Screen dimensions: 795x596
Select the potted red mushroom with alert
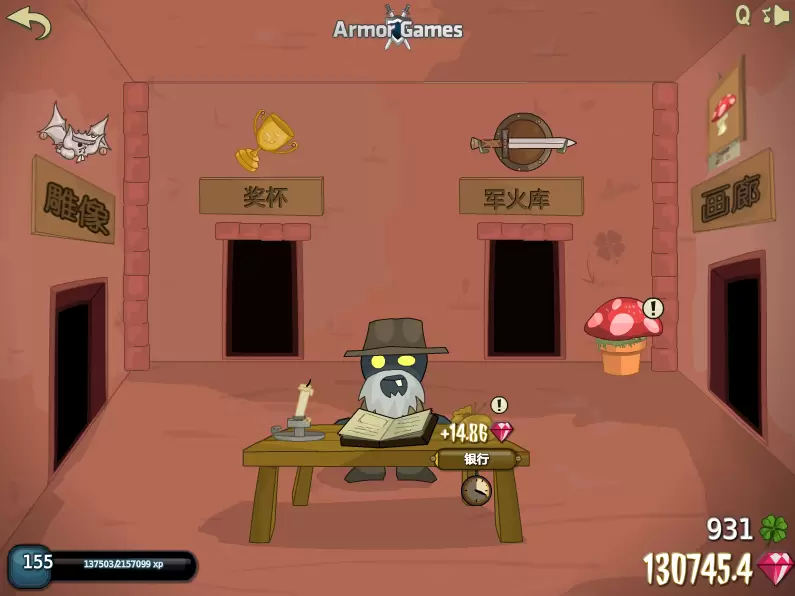coord(621,335)
